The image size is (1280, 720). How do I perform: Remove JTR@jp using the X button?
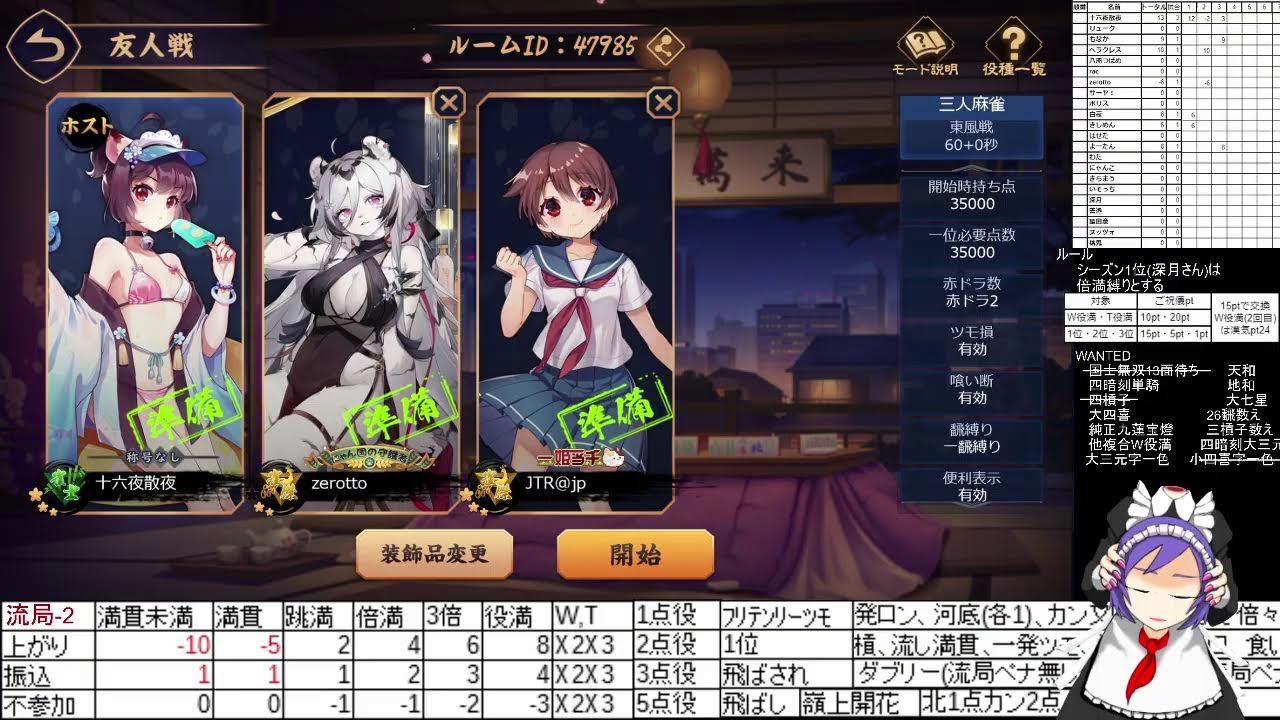point(662,101)
